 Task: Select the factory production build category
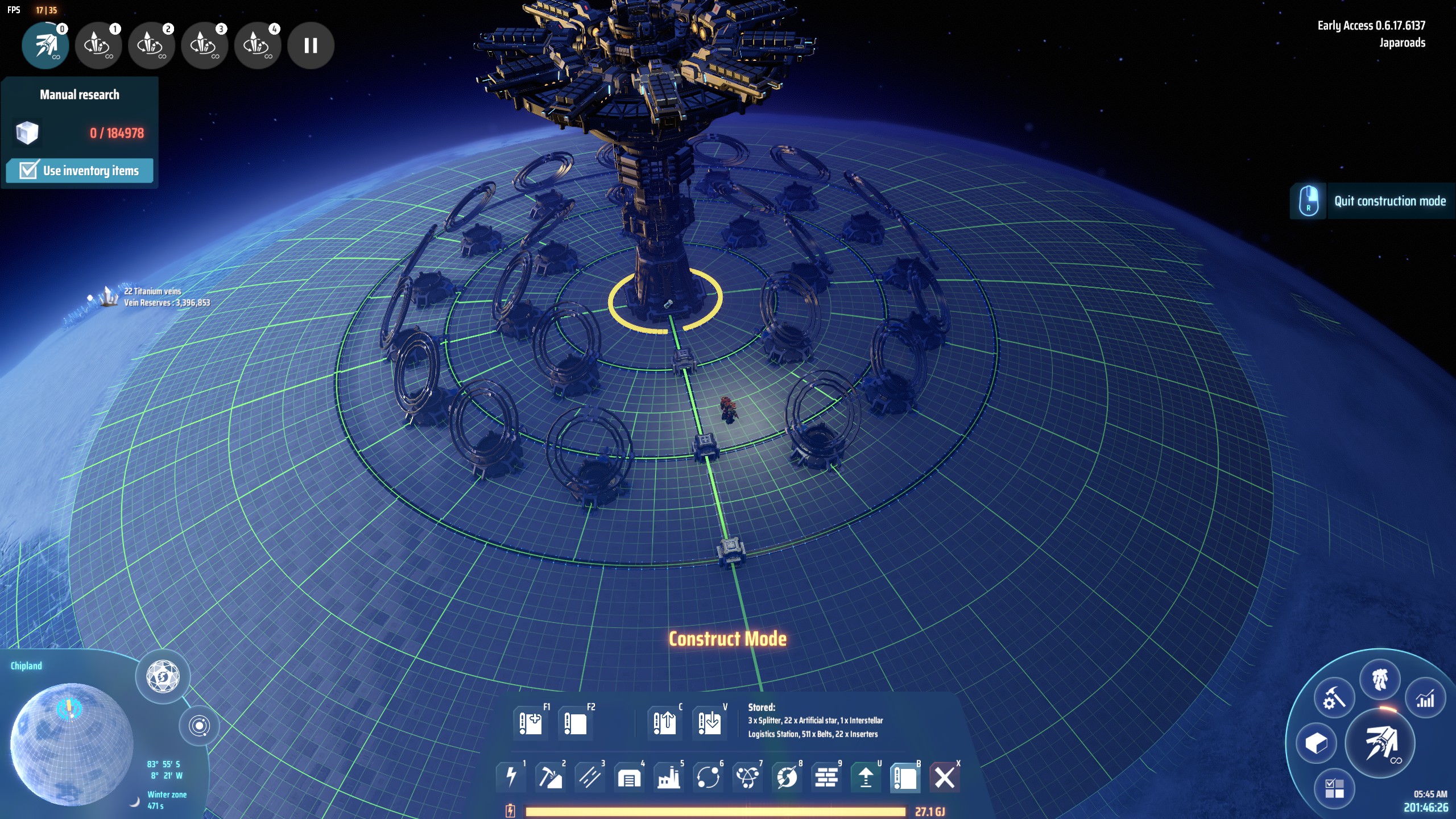pyautogui.click(x=668, y=776)
